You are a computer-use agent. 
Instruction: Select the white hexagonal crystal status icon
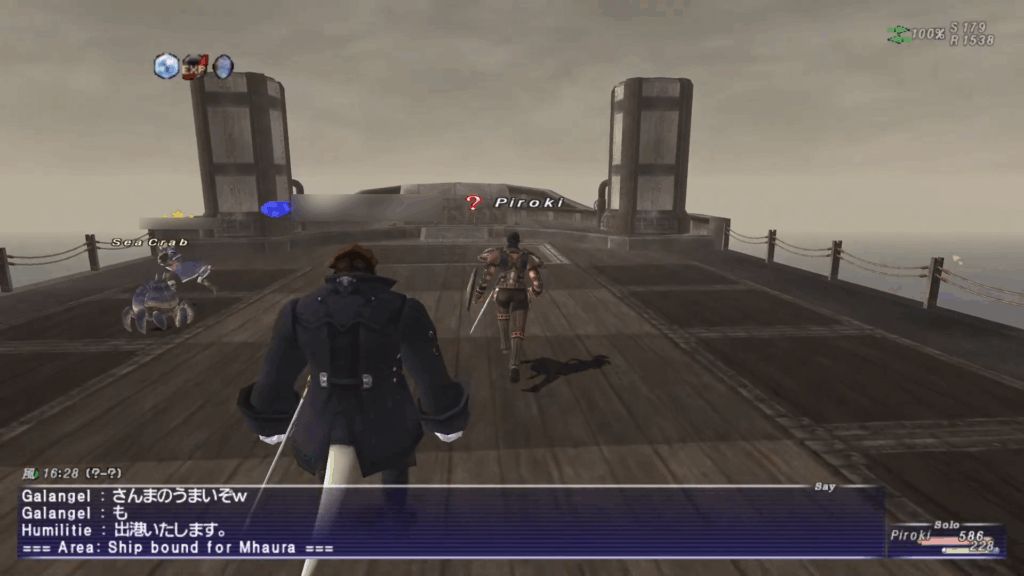165,66
